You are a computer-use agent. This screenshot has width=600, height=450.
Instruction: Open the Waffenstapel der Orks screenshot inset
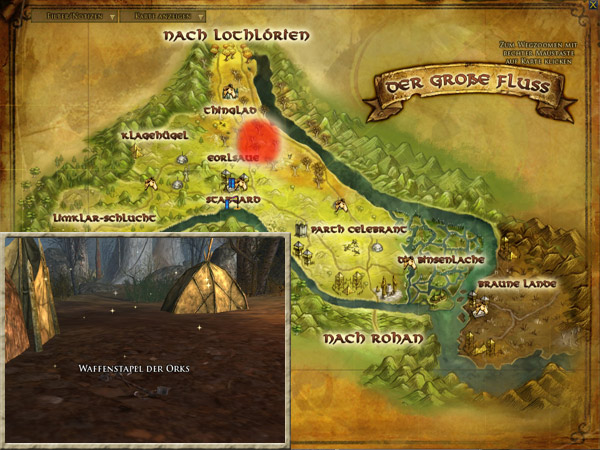coord(146,340)
